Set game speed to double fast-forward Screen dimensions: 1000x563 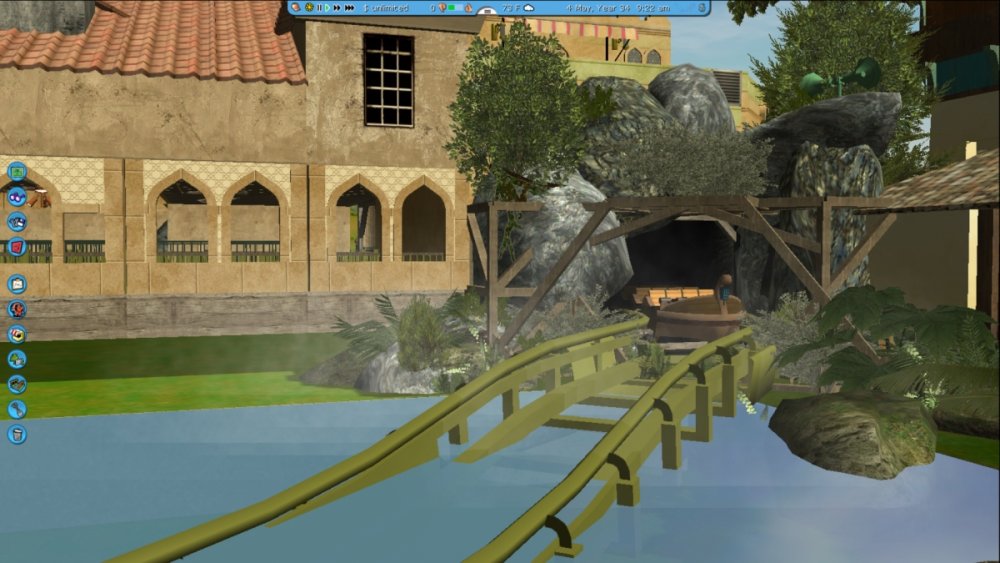pos(337,8)
